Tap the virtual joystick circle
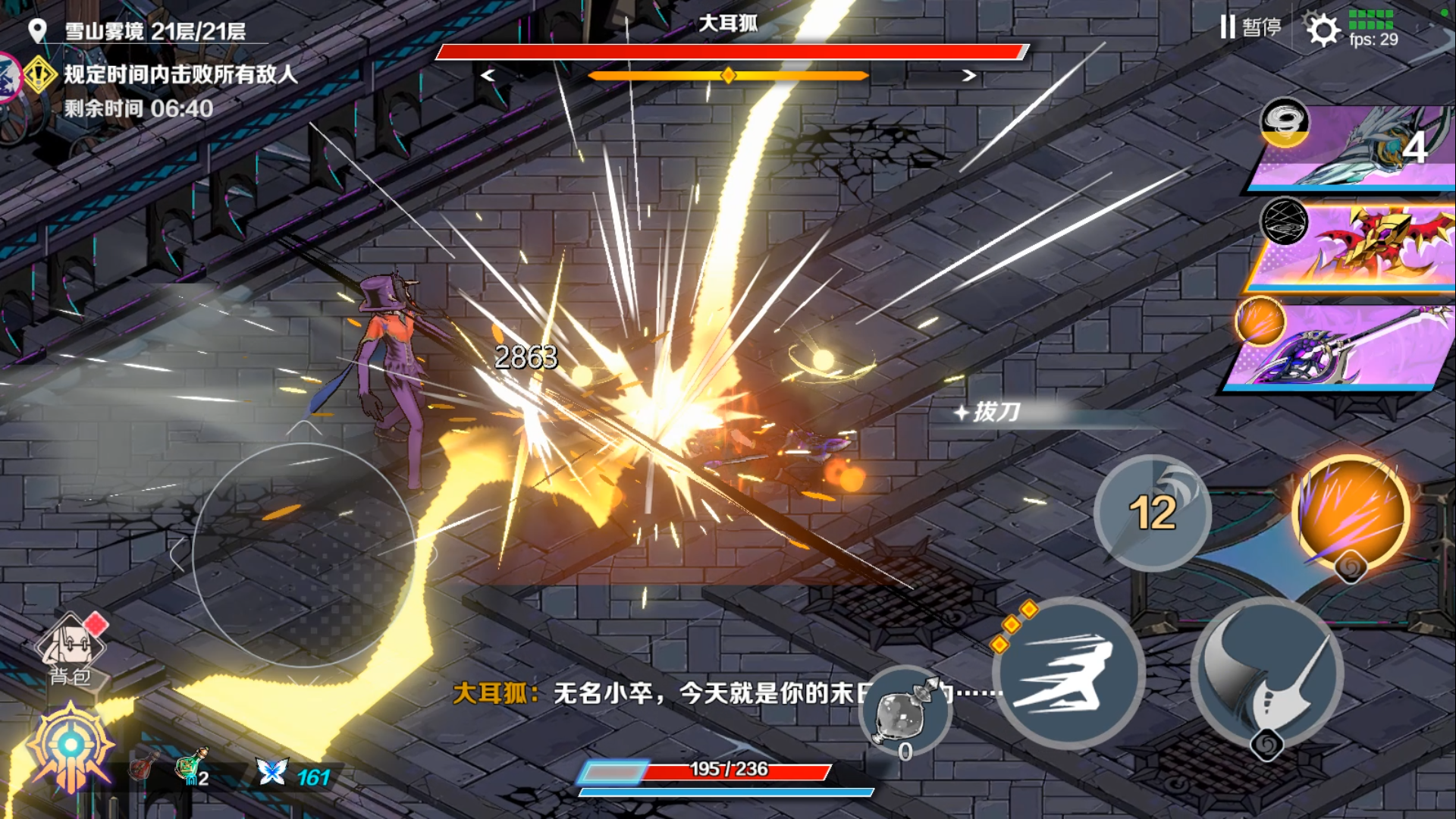1456x819 pixels. [x=303, y=555]
